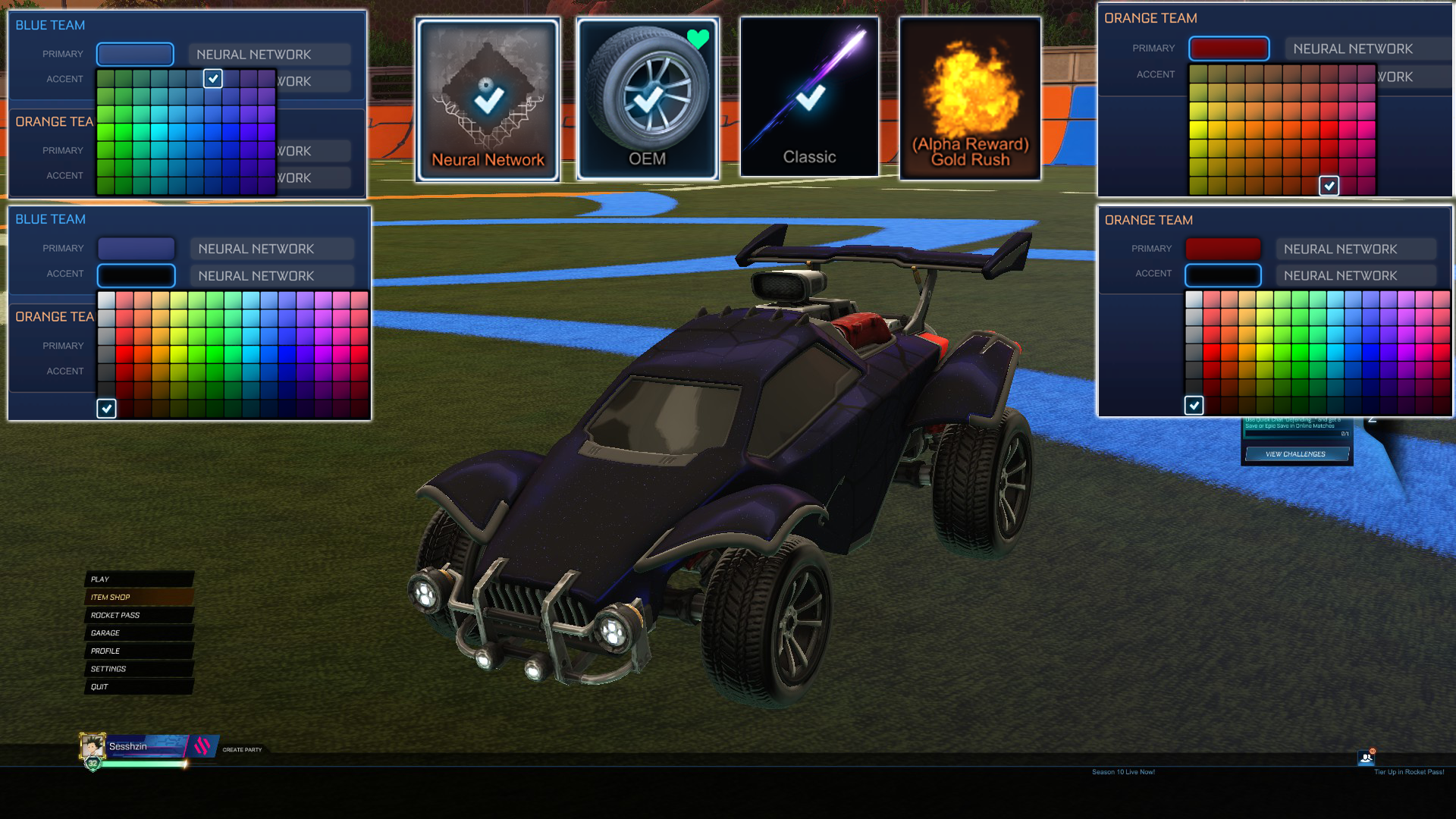
Task: Open the Orange Team accent color field
Action: tap(1223, 275)
